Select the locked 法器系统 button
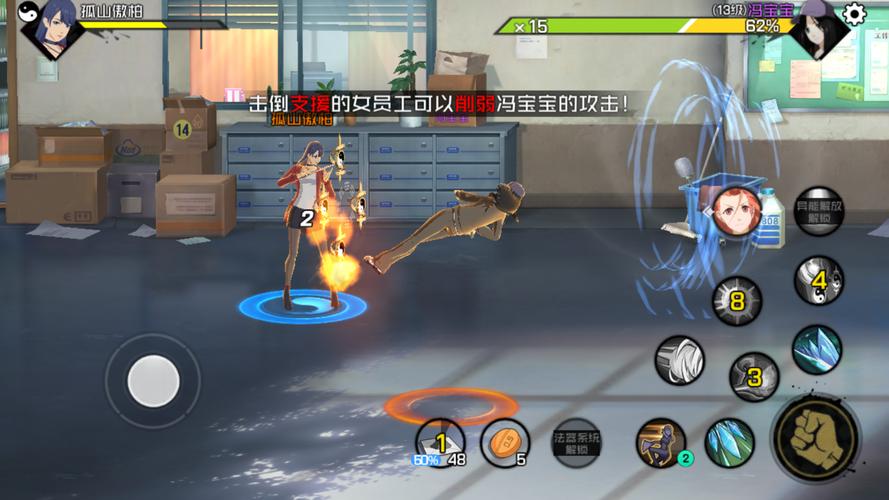889x500 pixels. (577, 442)
